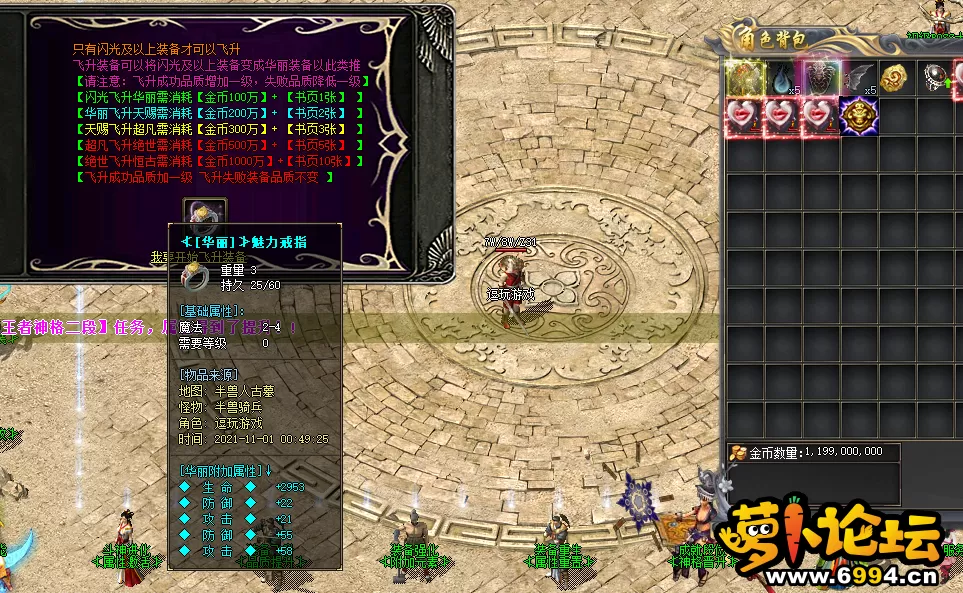Pick the blue water droplet stack
Screen dimensions: 963x593
[x=783, y=78]
